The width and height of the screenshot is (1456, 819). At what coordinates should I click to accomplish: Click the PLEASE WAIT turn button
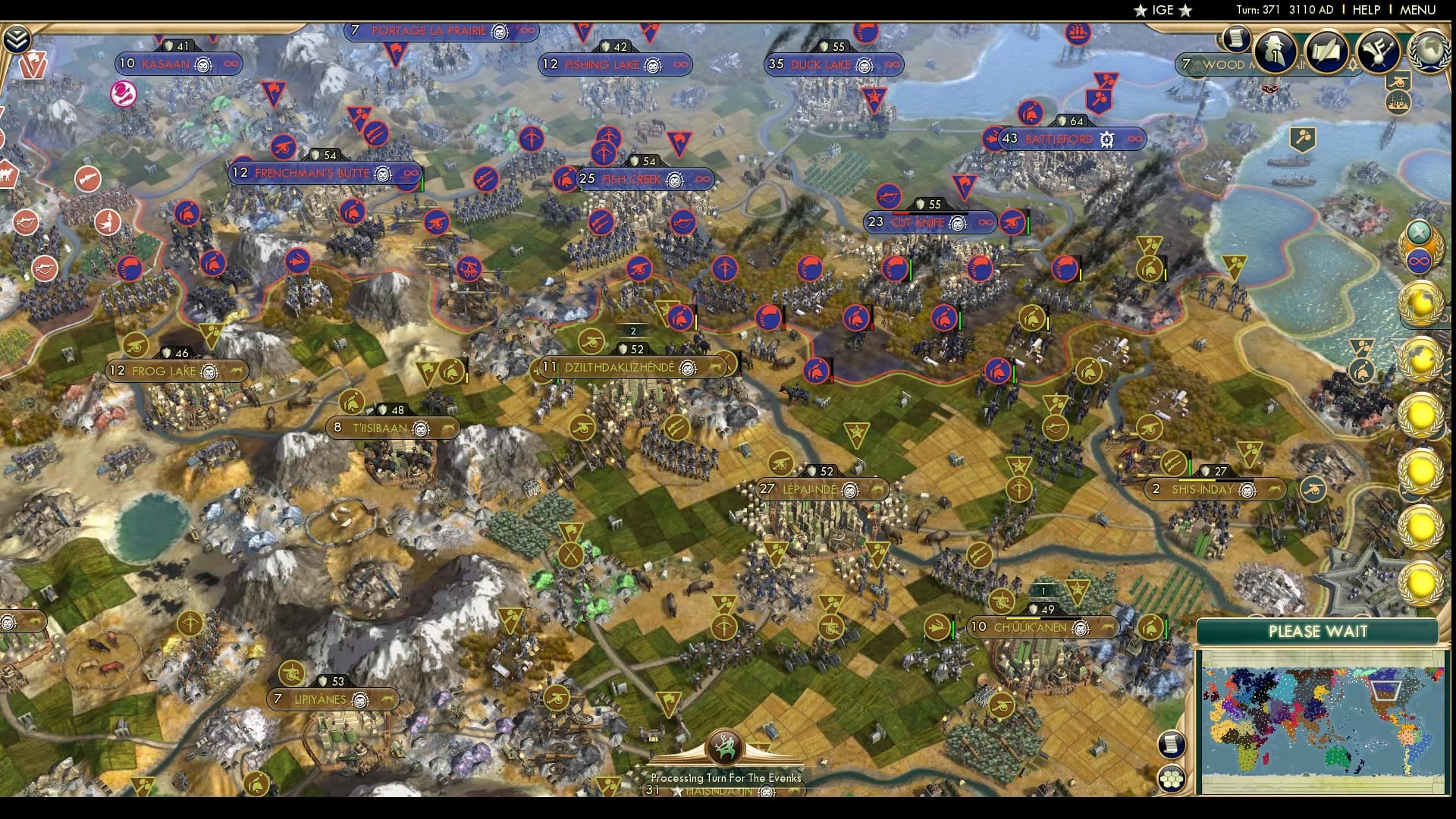[1317, 631]
